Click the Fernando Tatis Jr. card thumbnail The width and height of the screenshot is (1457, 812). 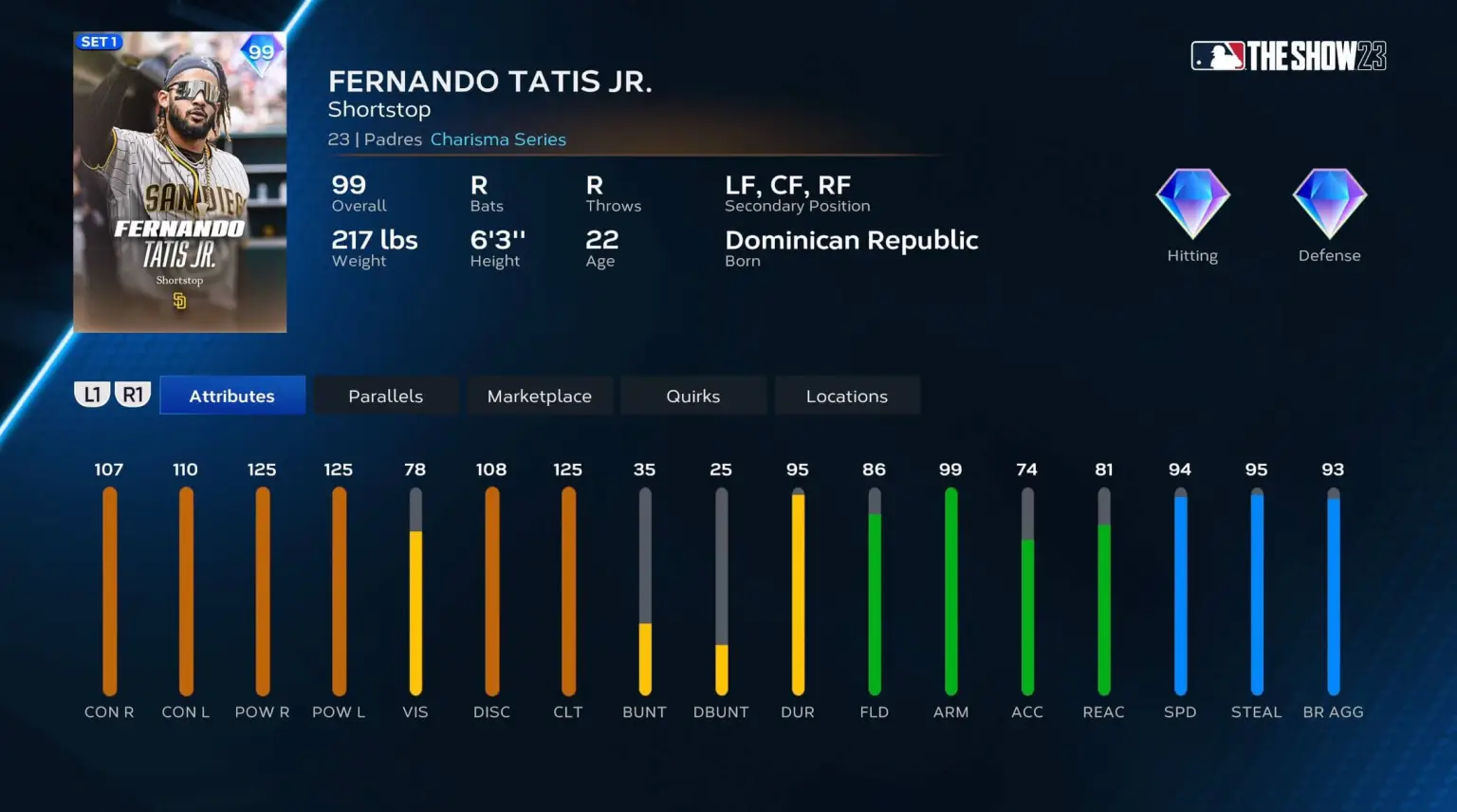coord(180,182)
